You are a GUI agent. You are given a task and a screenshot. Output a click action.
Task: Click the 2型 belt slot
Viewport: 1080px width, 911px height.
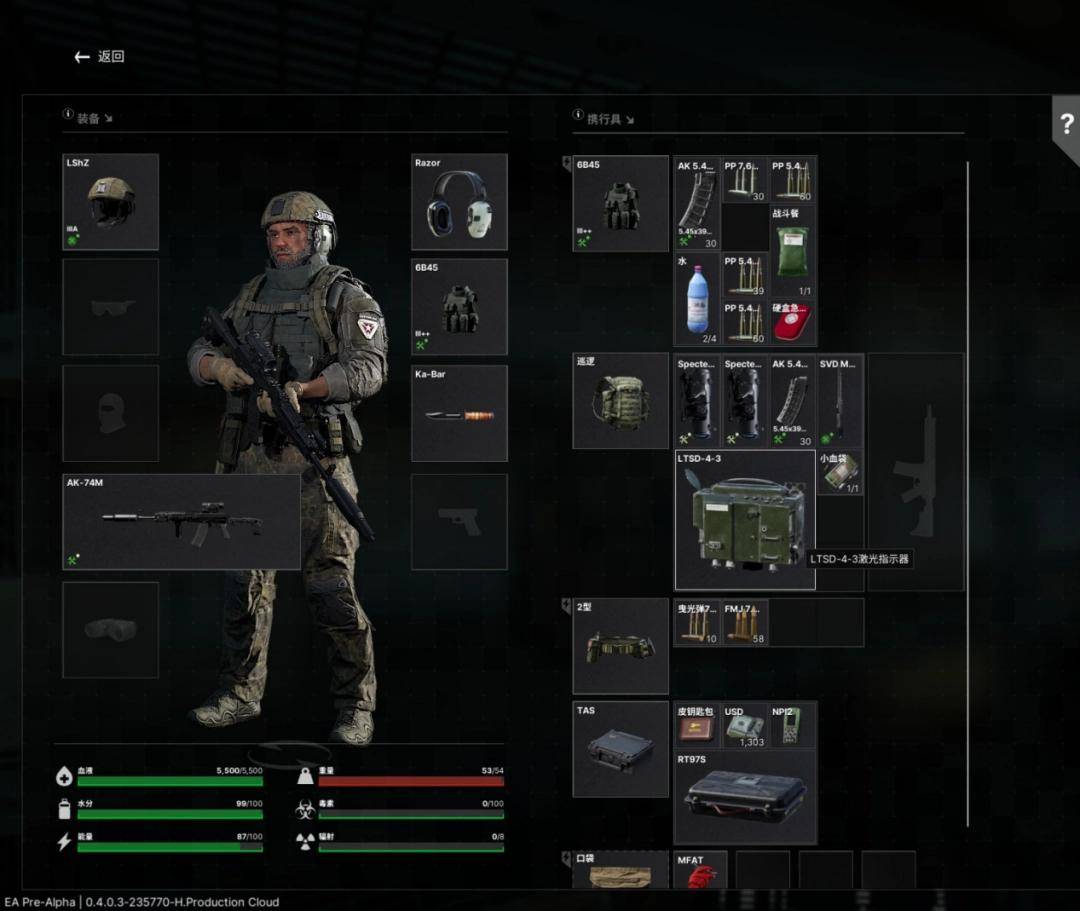click(x=620, y=646)
